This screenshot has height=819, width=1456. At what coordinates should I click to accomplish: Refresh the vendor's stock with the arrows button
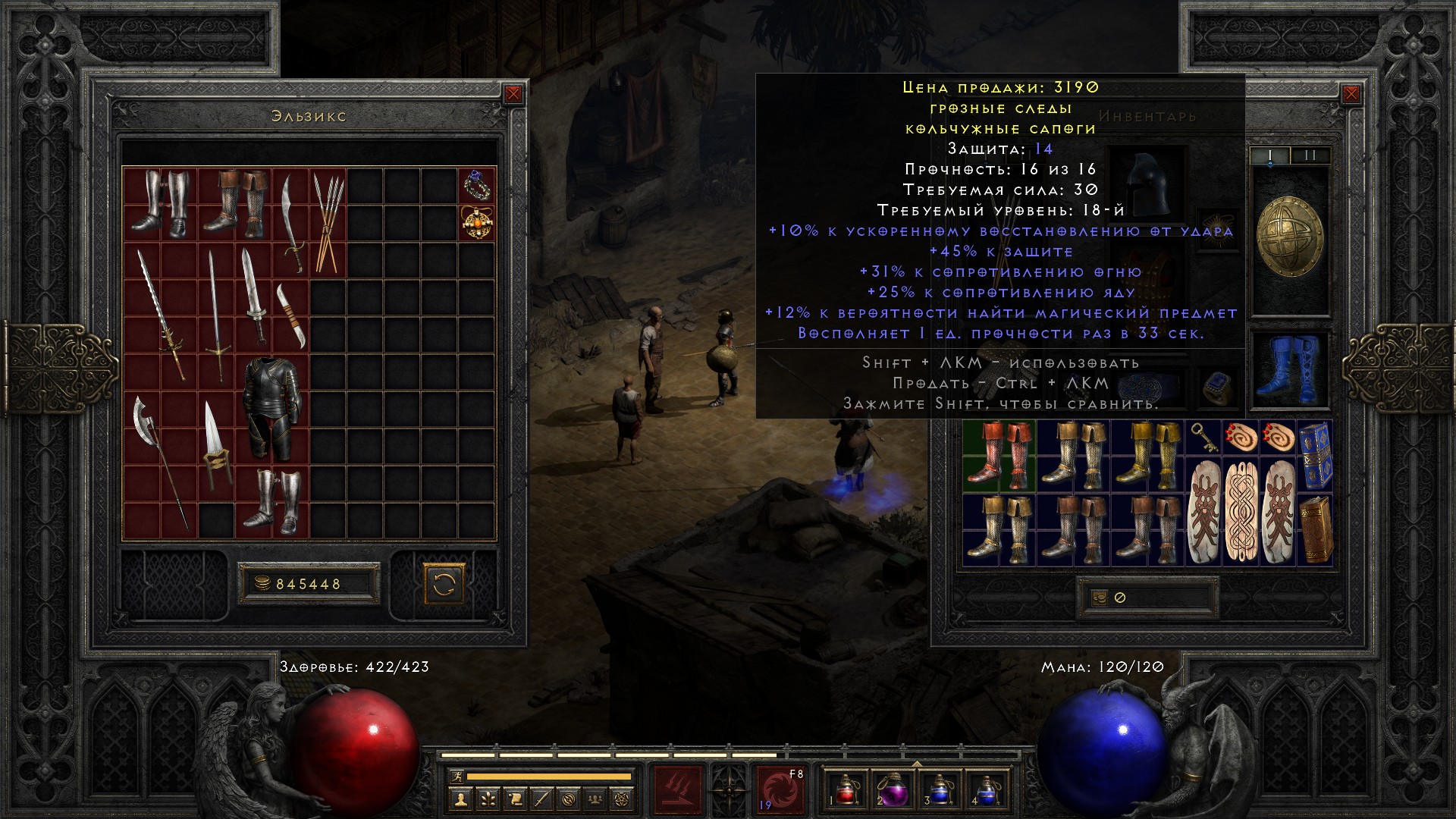click(444, 584)
